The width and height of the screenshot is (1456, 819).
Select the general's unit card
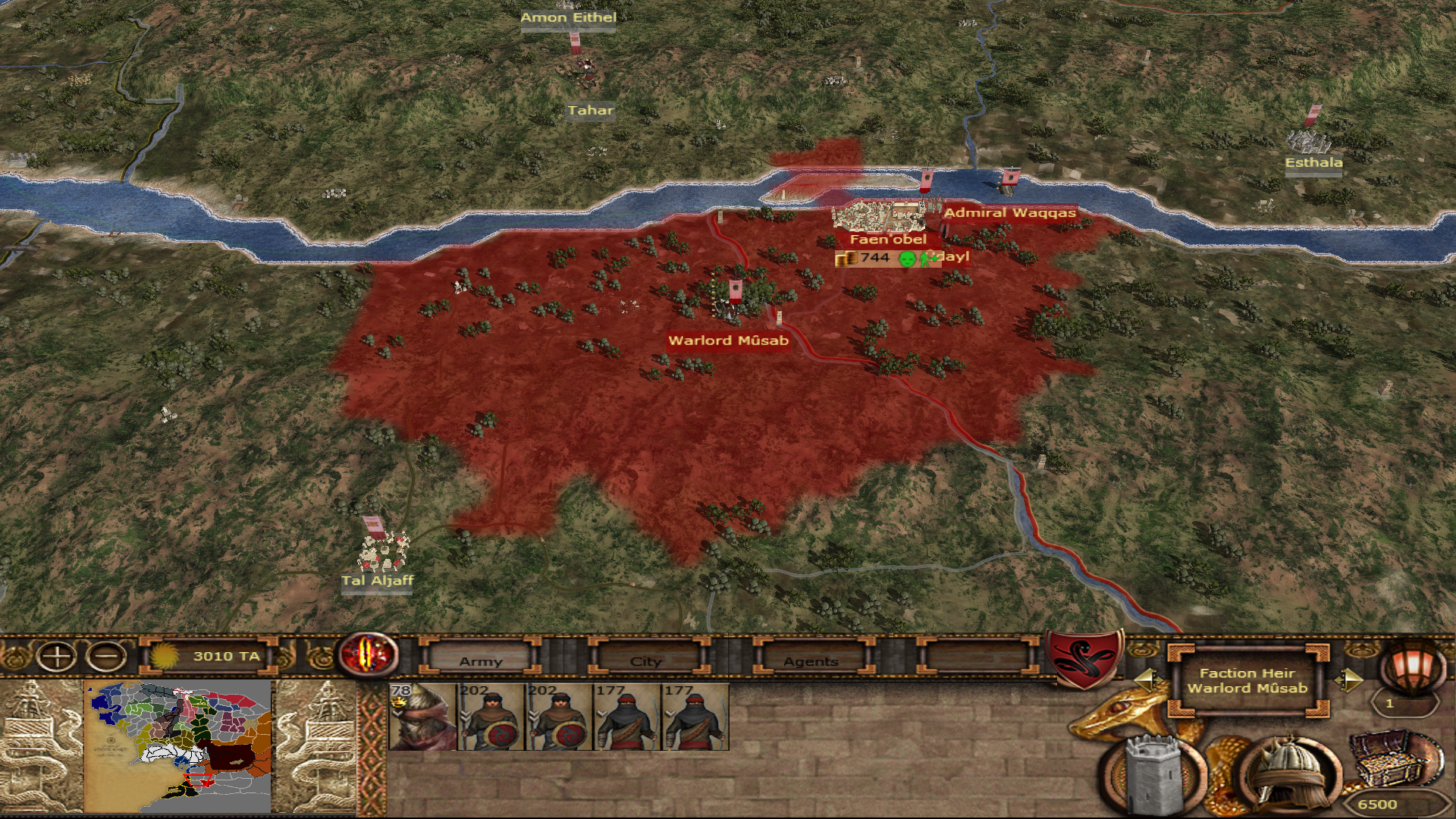tap(422, 717)
